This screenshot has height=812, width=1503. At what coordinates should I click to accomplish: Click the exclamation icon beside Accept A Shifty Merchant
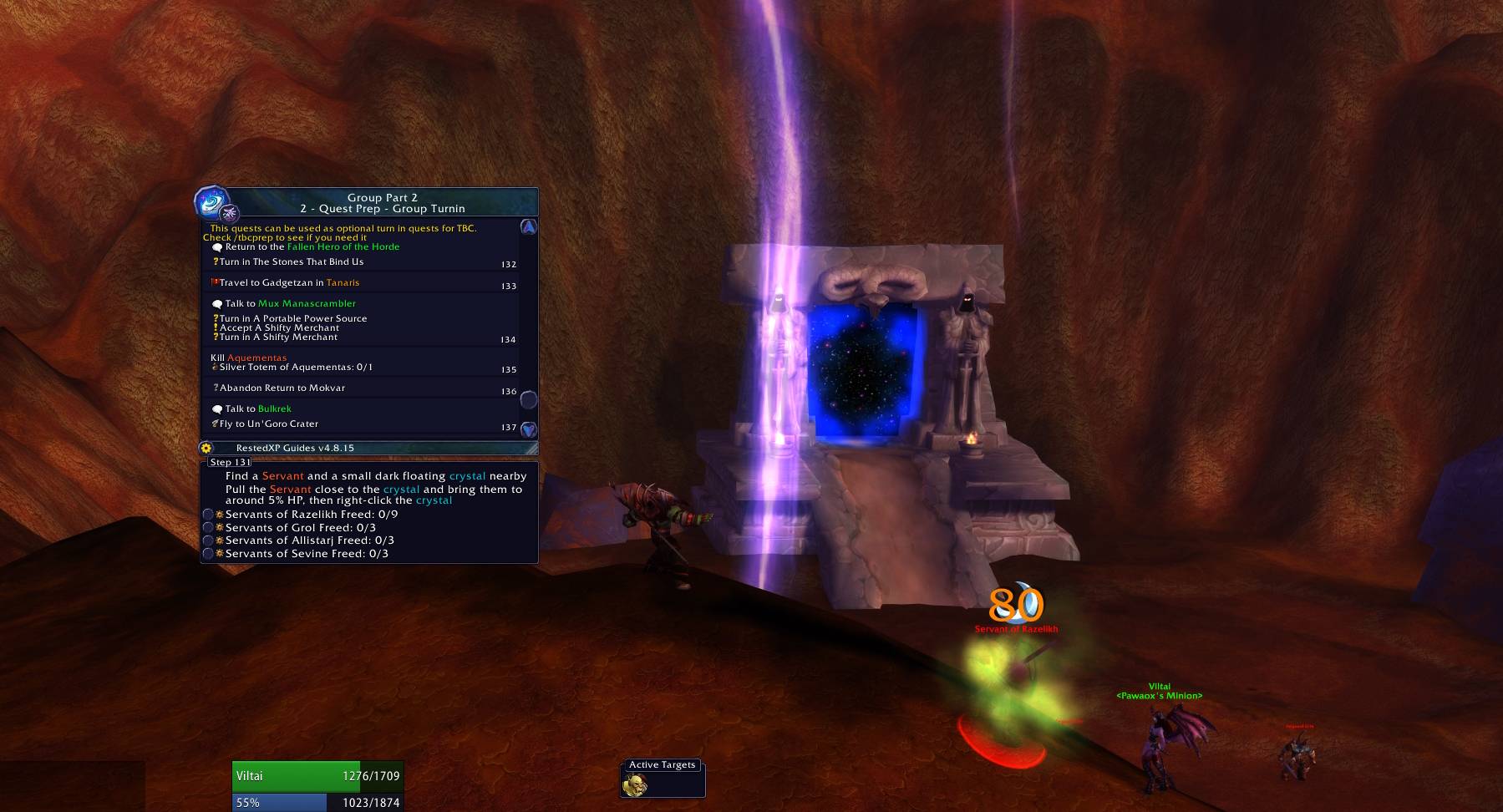[x=216, y=327]
